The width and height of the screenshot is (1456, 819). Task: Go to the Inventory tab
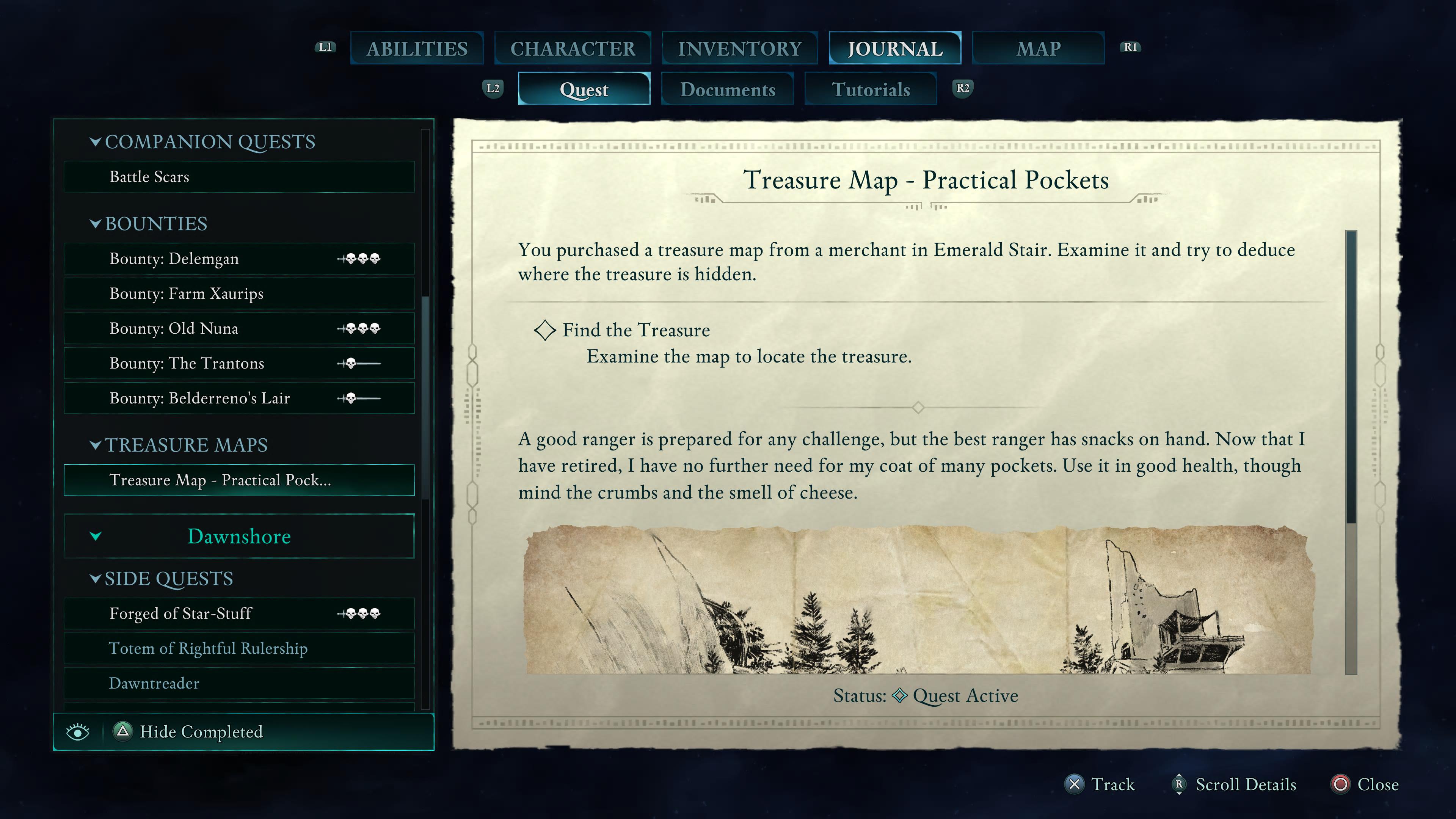(739, 49)
